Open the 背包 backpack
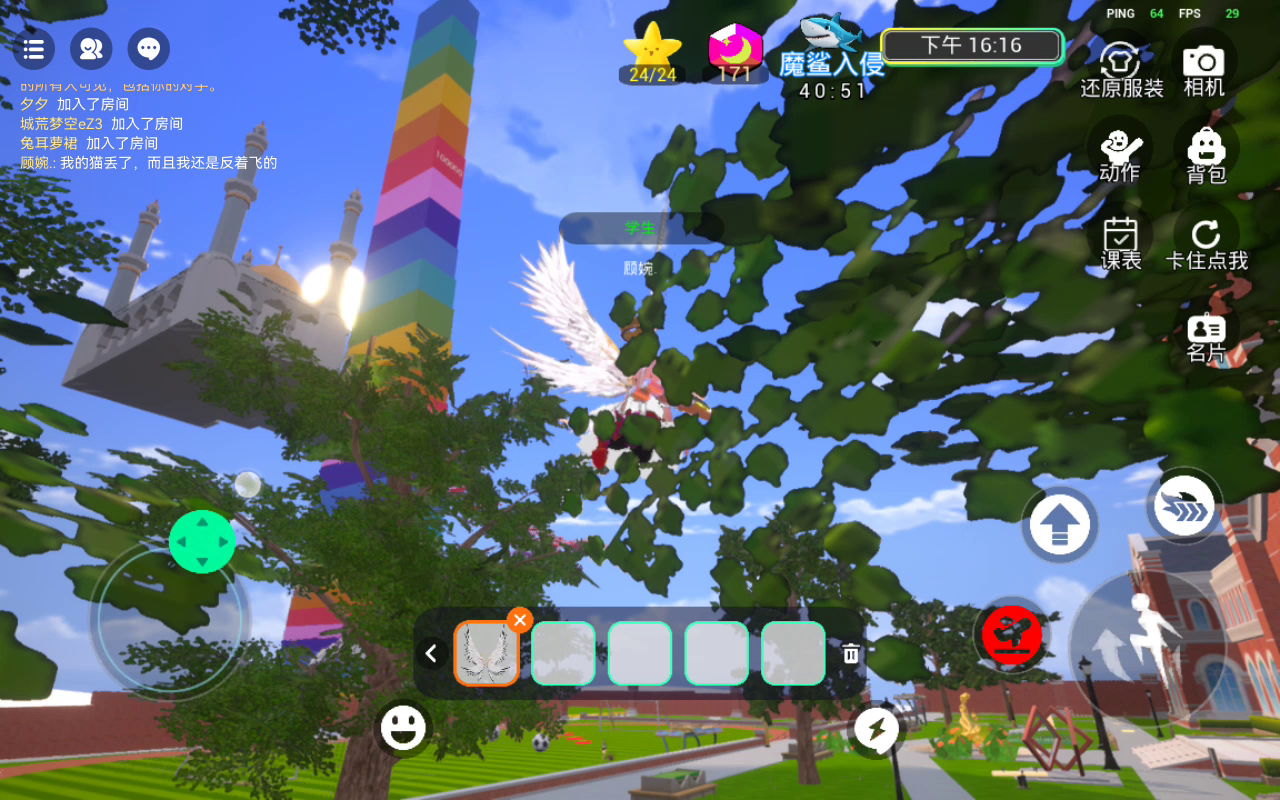The image size is (1280, 800). click(x=1206, y=155)
